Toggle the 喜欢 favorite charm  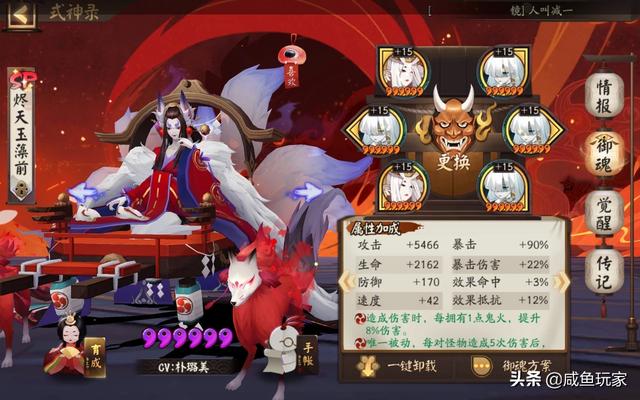290,62
